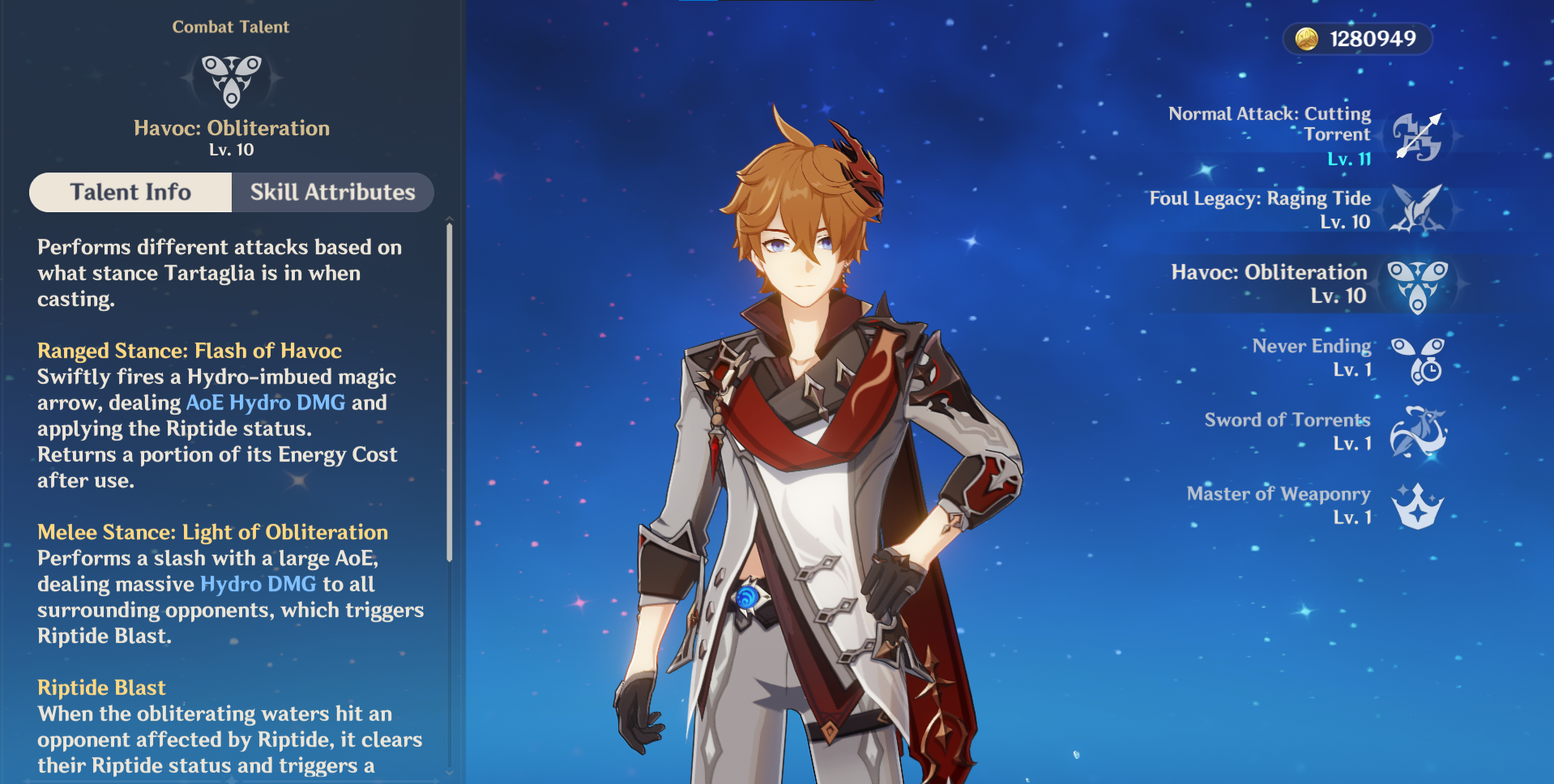Select the Talent Info tab
Image resolution: width=1554 pixels, height=784 pixels.
click(x=130, y=193)
